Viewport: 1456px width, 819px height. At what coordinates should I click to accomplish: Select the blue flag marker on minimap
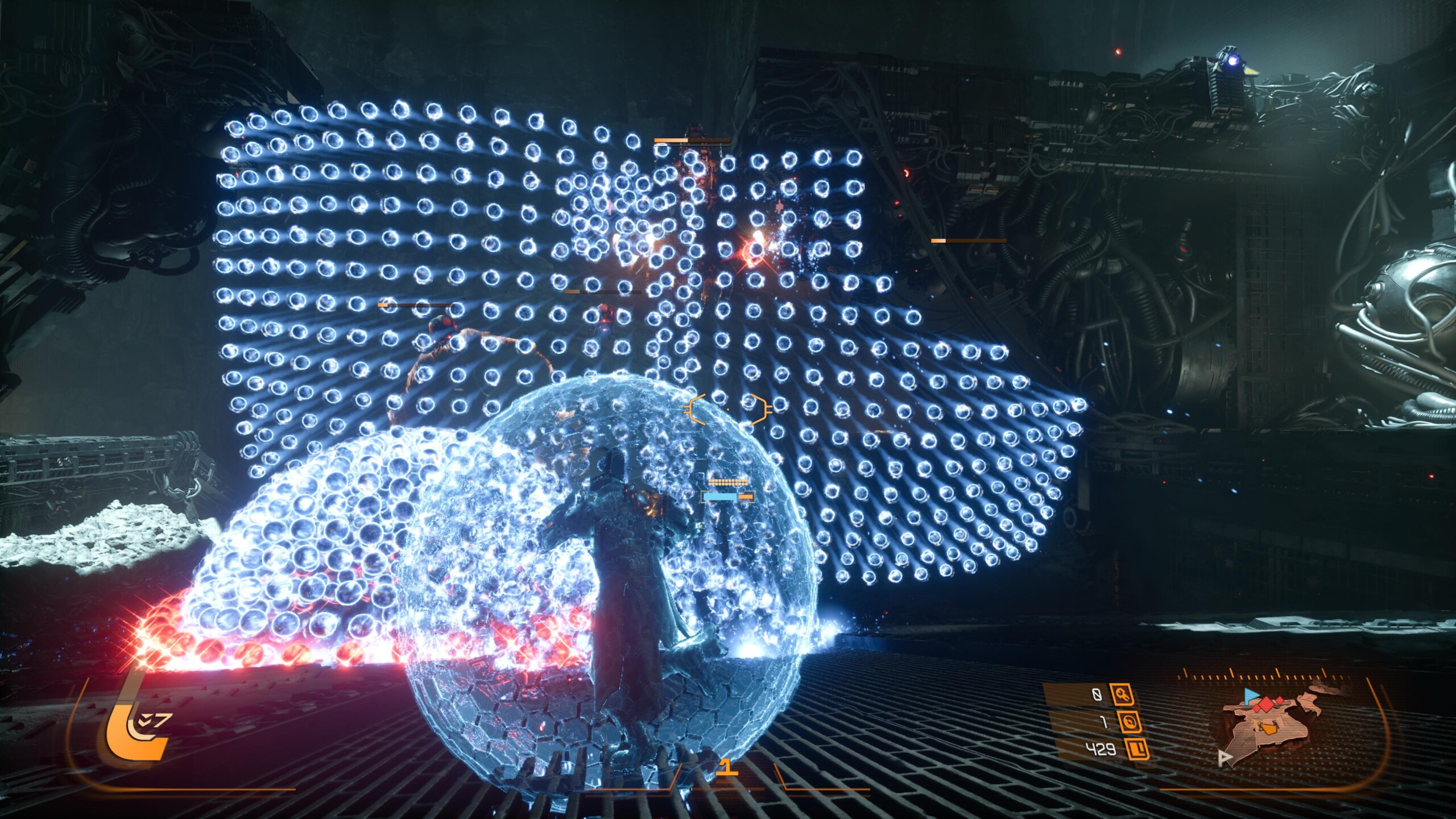coord(1251,694)
